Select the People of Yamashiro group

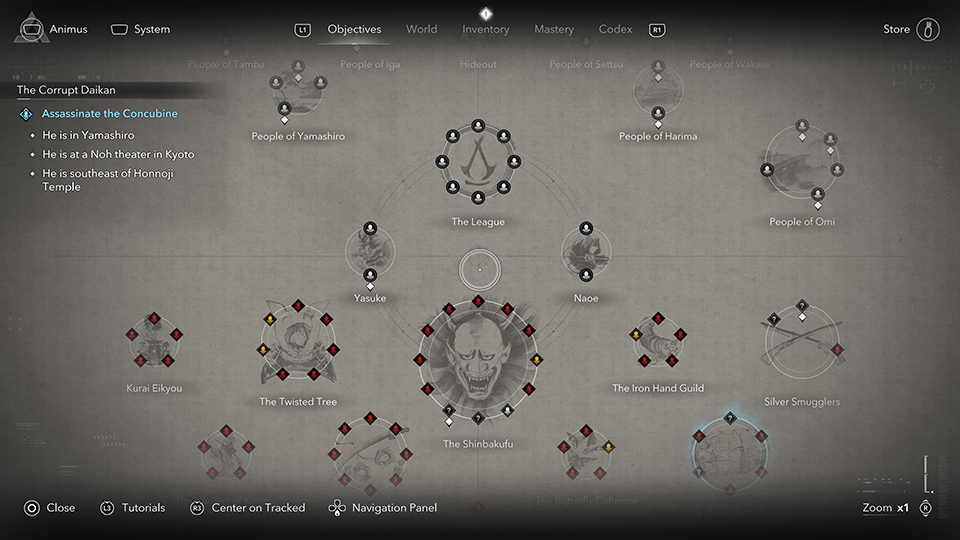point(298,95)
